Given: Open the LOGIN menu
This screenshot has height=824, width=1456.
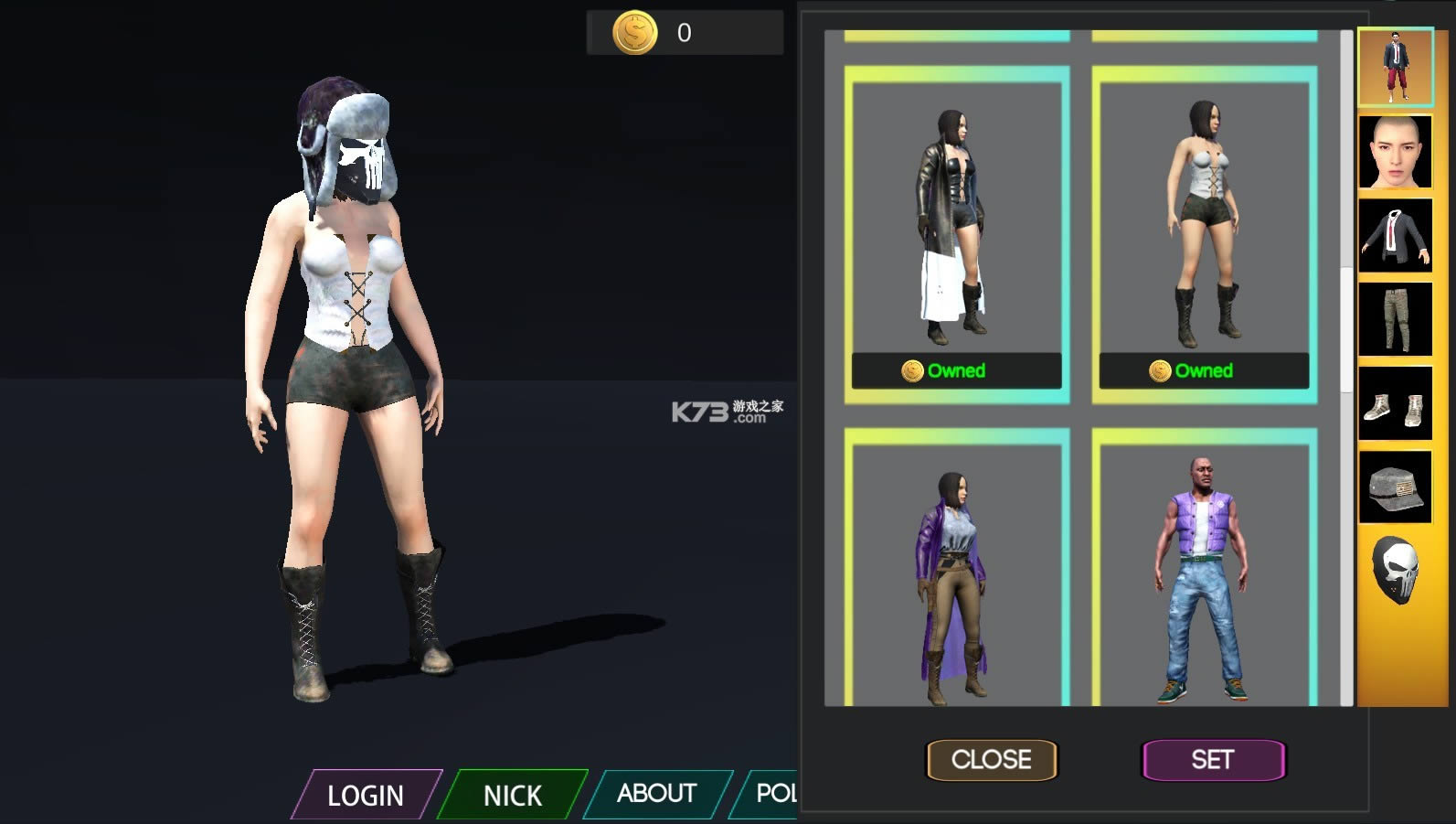Looking at the screenshot, I should (x=366, y=795).
